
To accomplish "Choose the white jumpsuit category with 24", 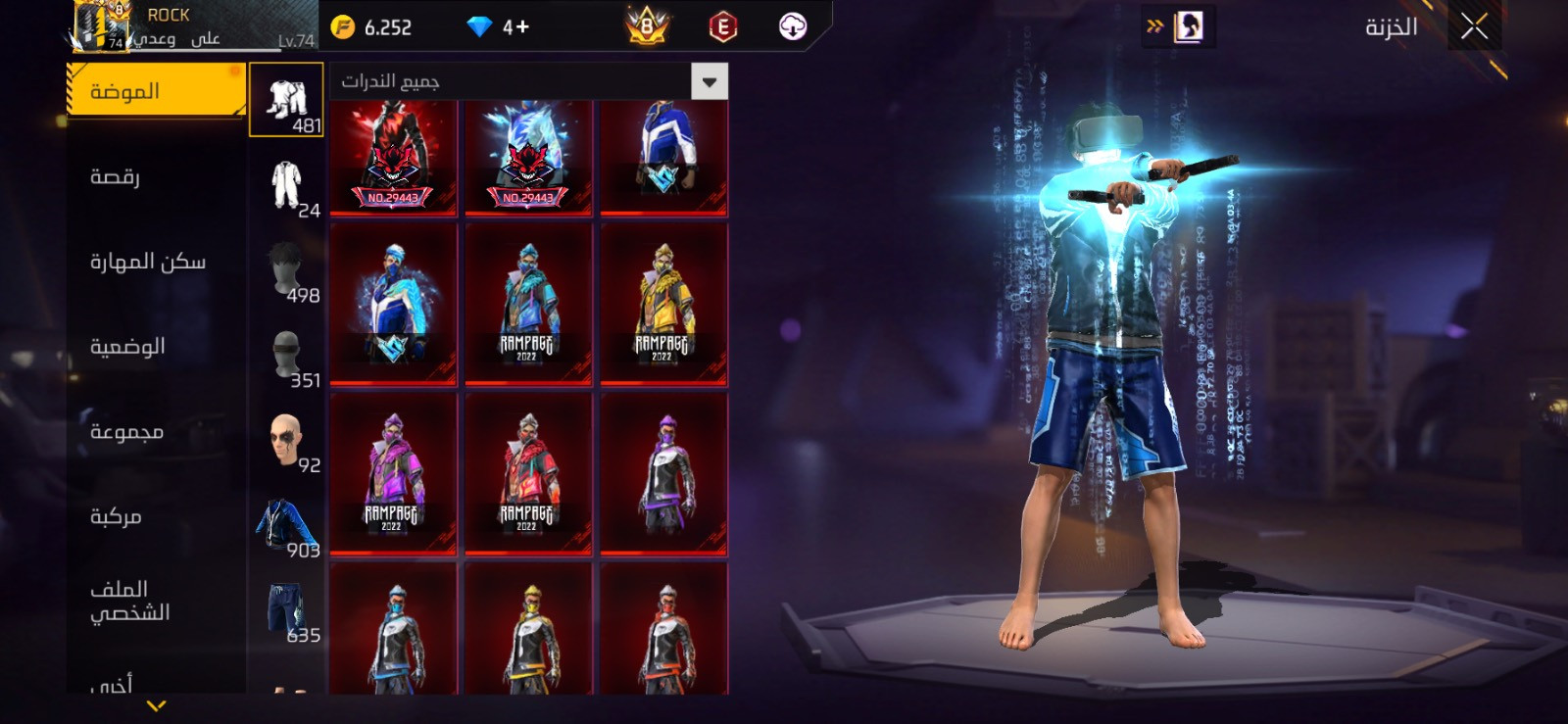I will (286, 185).
